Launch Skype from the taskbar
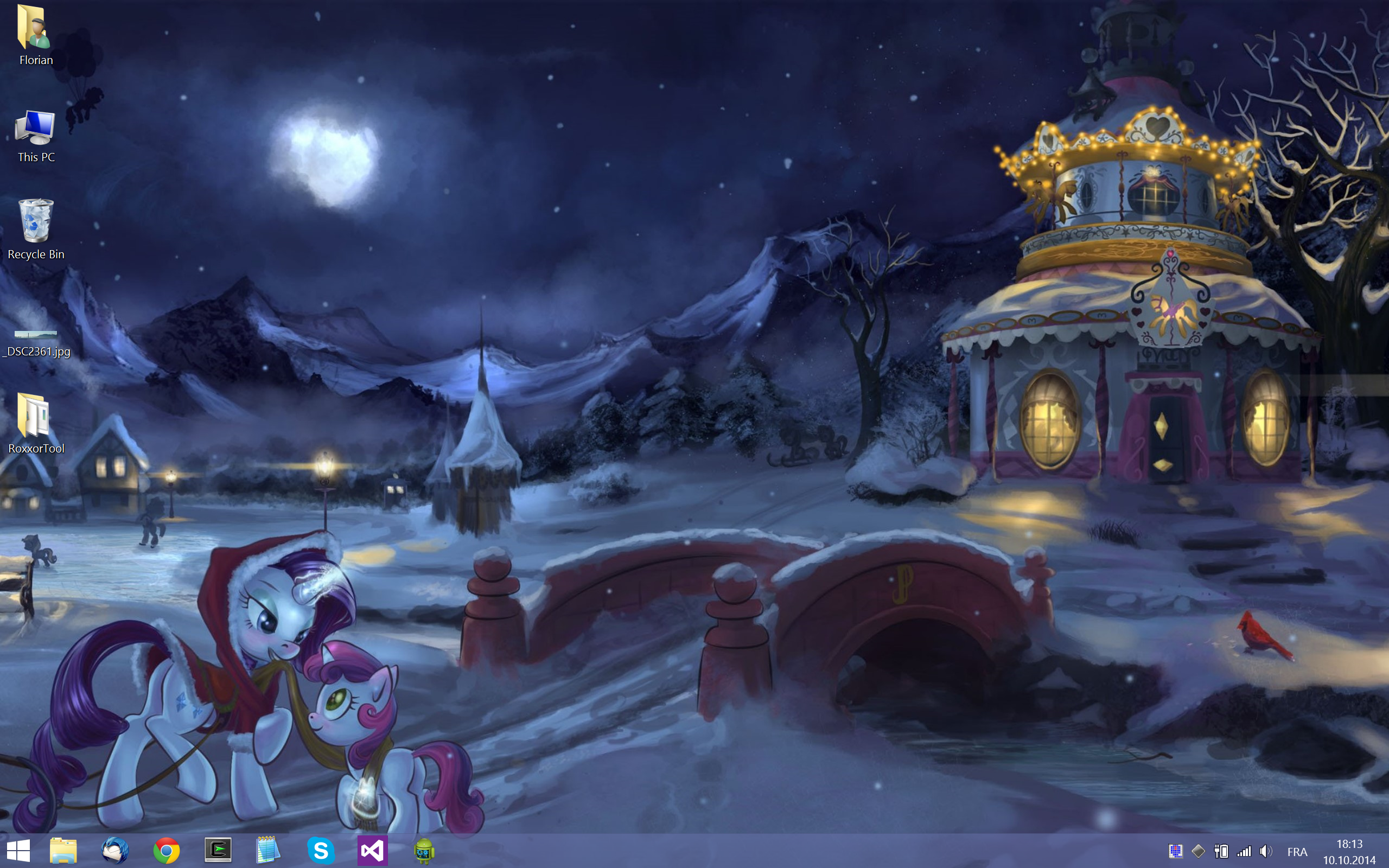 pyautogui.click(x=321, y=850)
